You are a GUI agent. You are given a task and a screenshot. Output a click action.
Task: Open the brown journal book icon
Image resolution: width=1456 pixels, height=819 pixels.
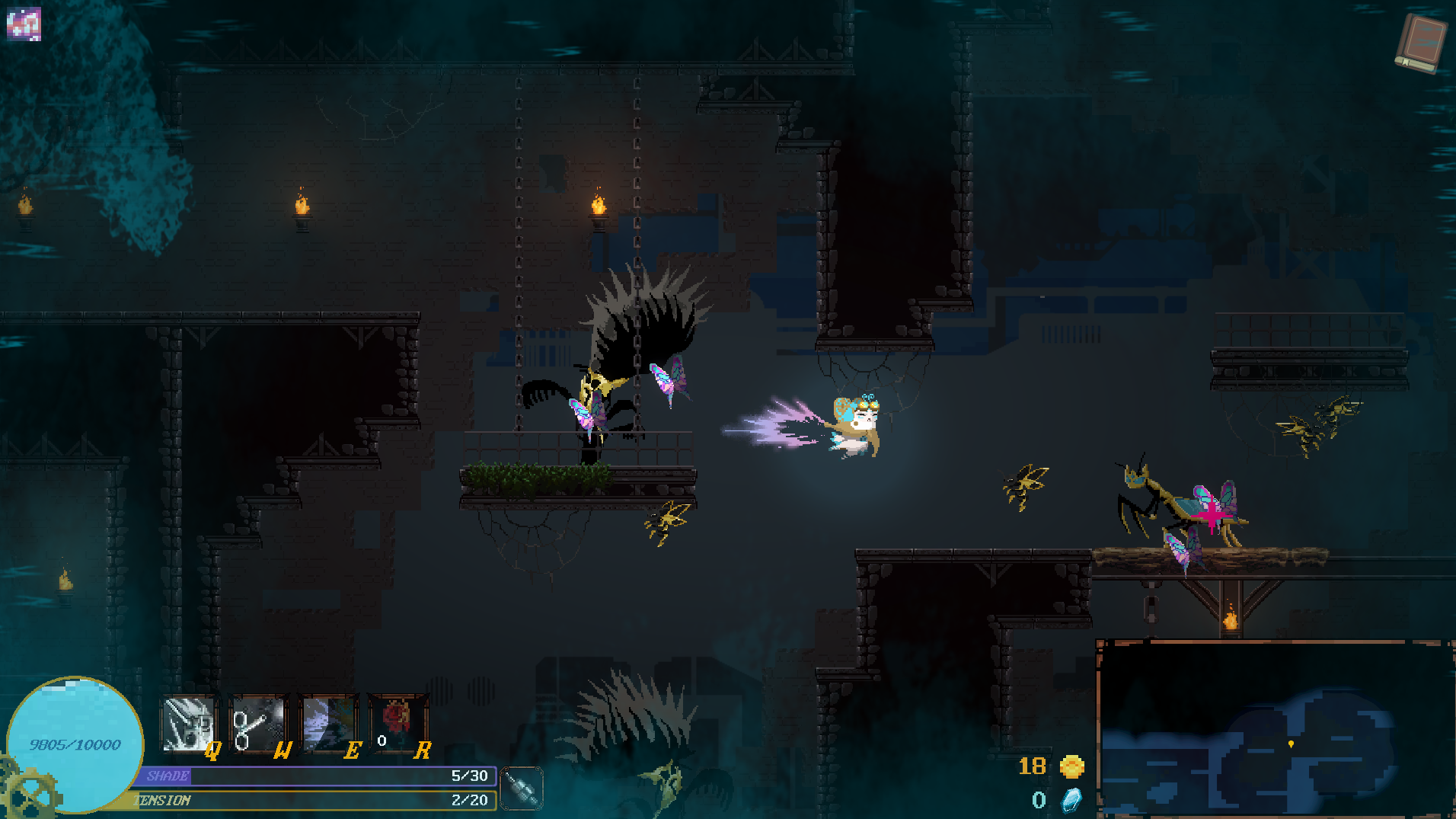click(x=1419, y=43)
